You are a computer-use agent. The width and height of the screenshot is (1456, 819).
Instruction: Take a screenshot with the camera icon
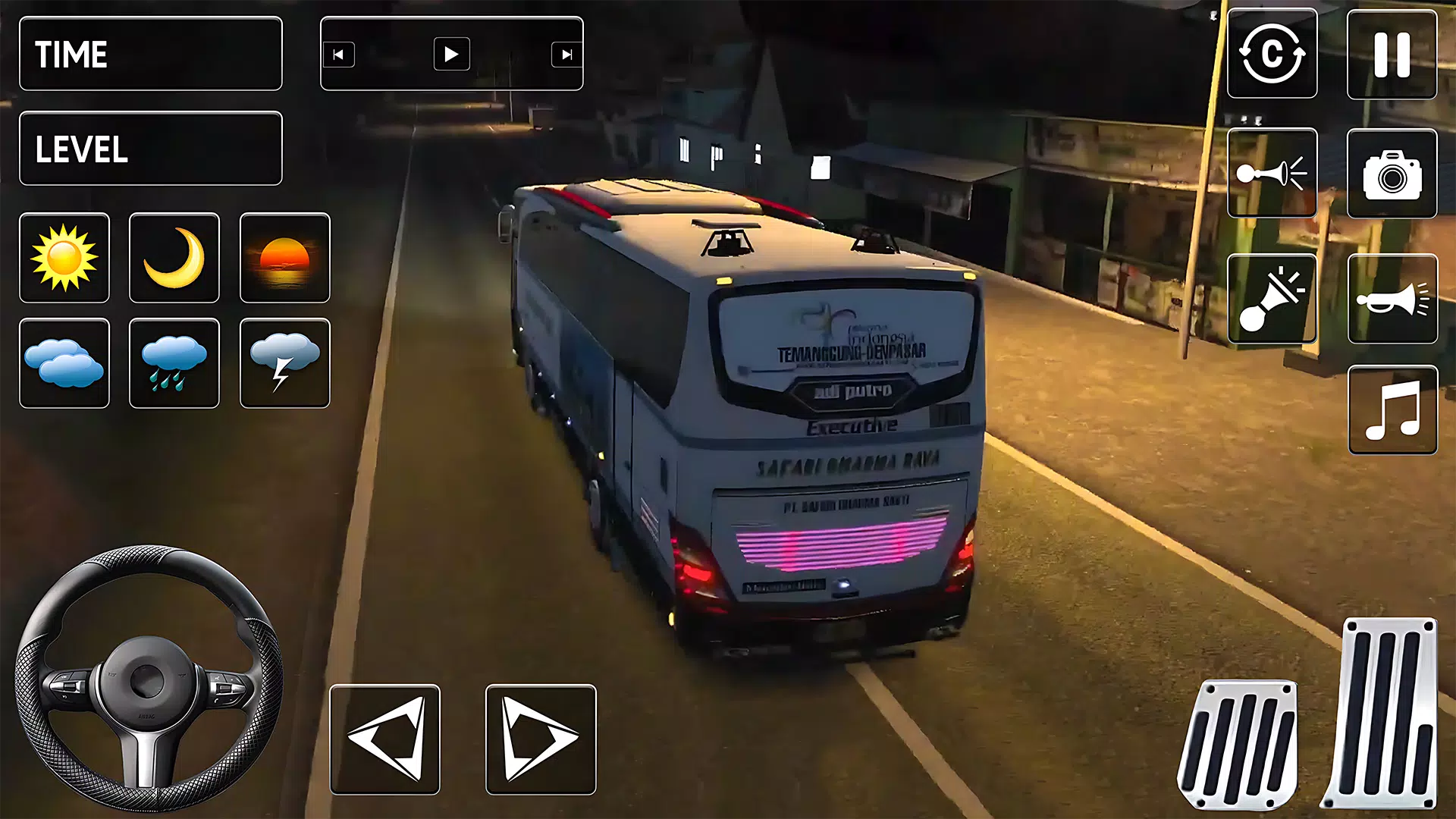(x=1392, y=173)
